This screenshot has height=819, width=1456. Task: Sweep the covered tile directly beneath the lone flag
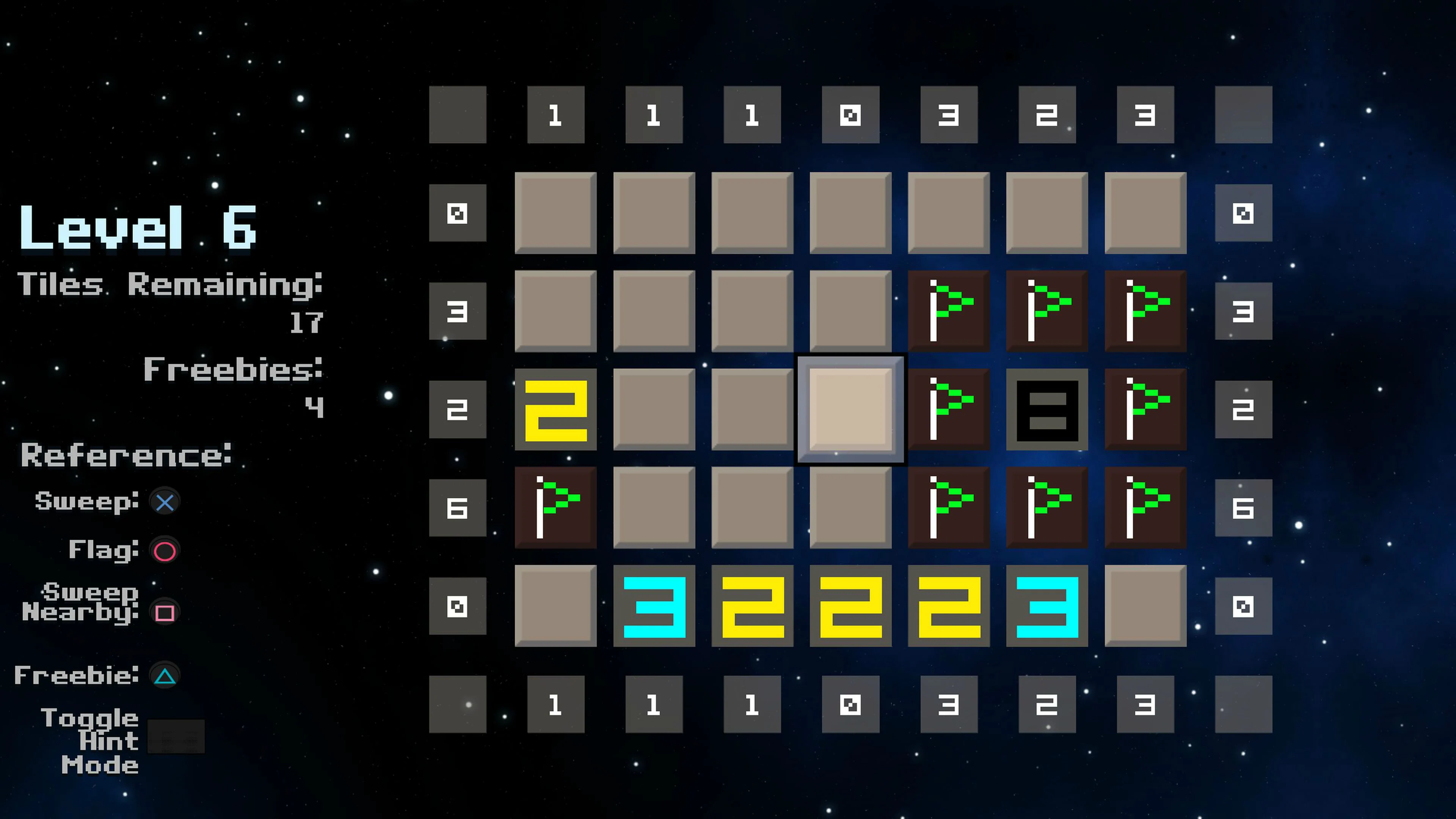pos(555,606)
